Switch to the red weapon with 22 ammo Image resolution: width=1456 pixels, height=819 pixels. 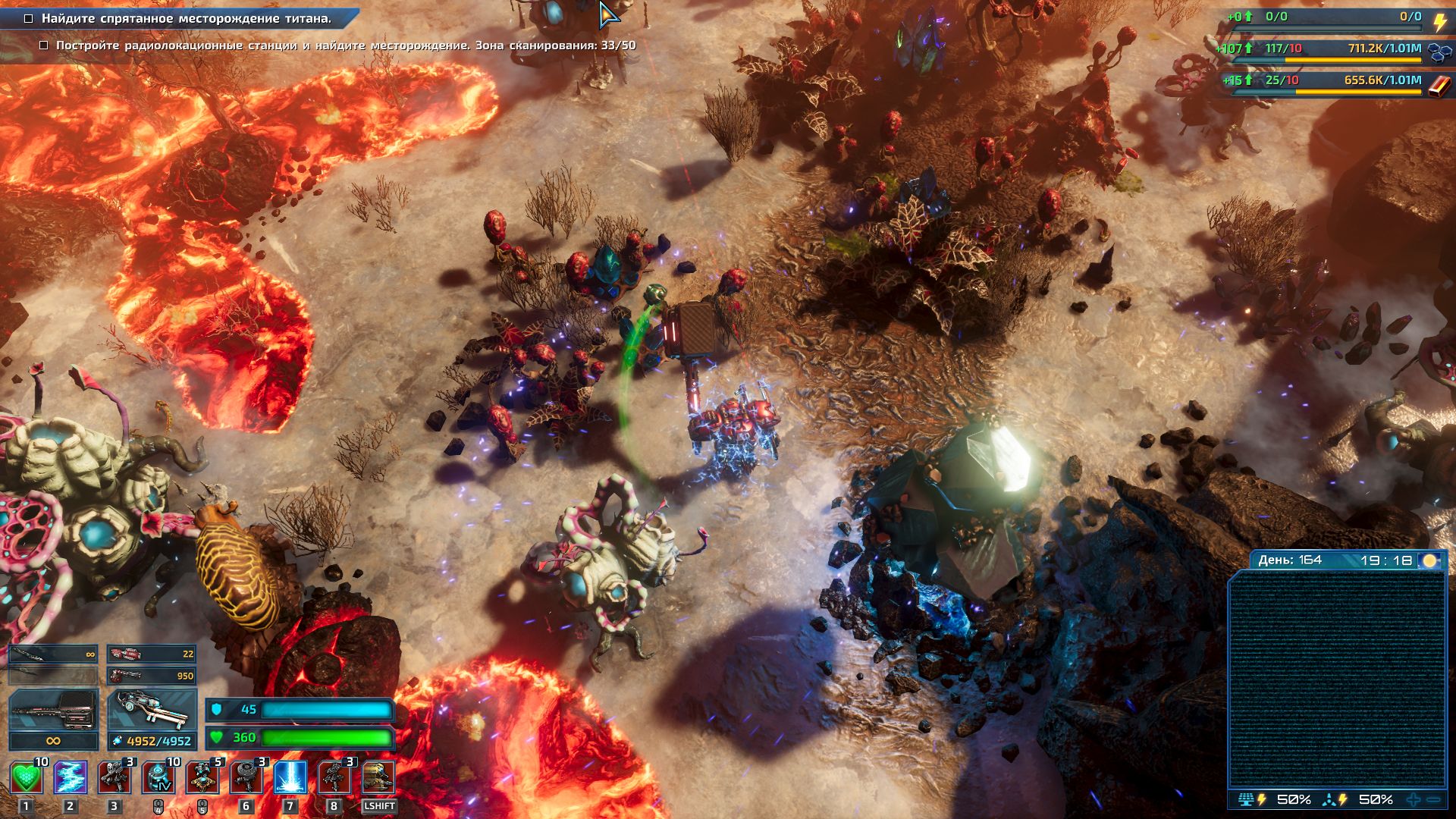pos(152,654)
